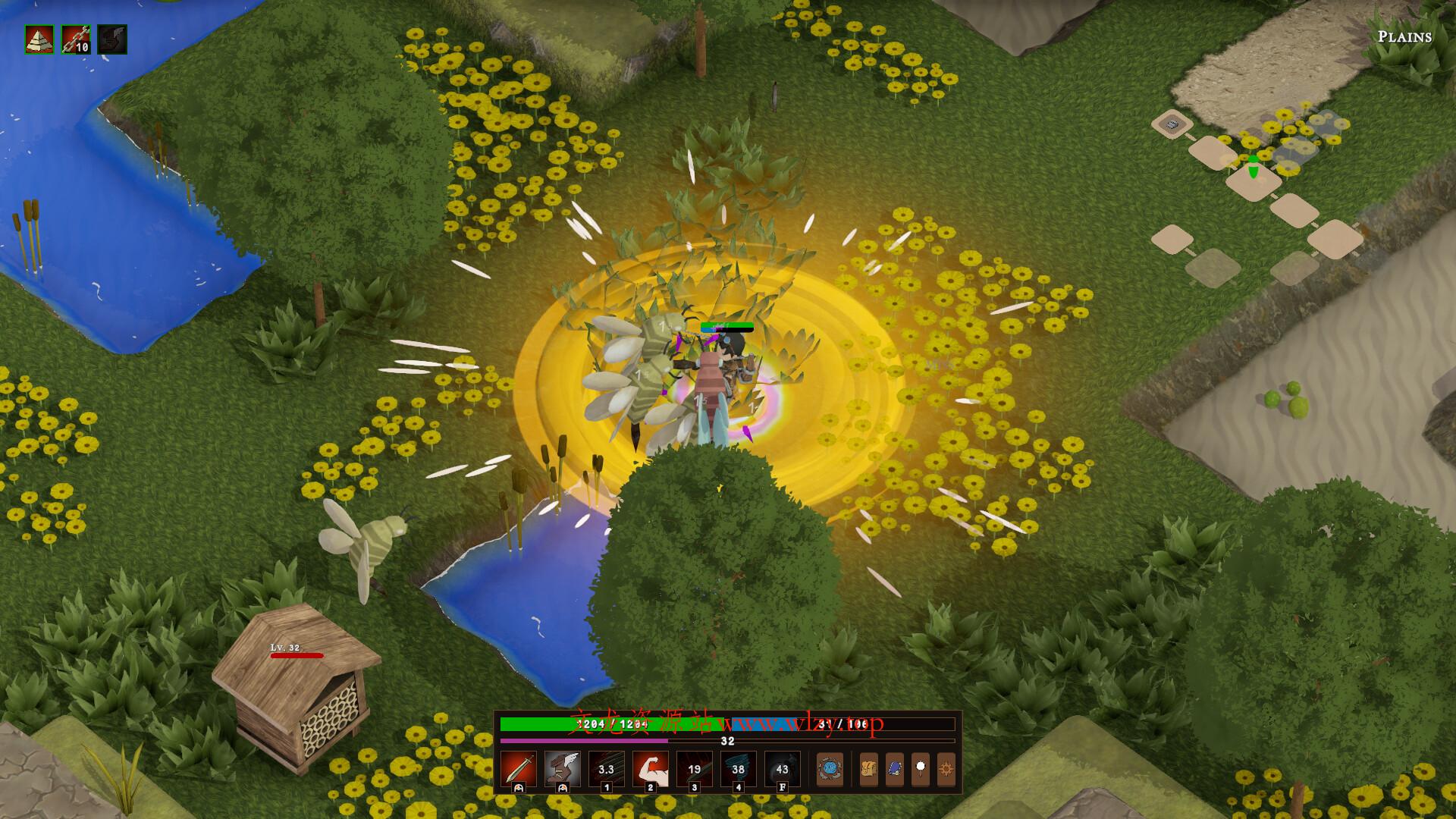This screenshot has width=1456, height=819.
Task: Use the winged boot dash ability
Action: click(563, 769)
